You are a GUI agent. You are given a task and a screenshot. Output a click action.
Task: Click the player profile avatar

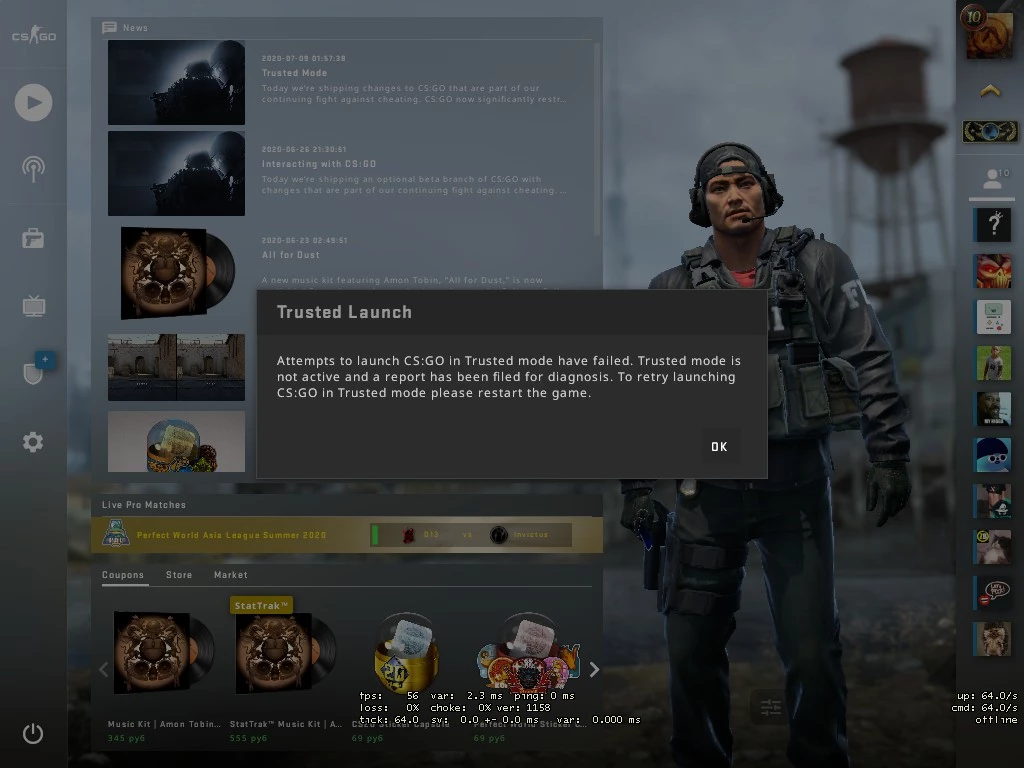[988, 30]
